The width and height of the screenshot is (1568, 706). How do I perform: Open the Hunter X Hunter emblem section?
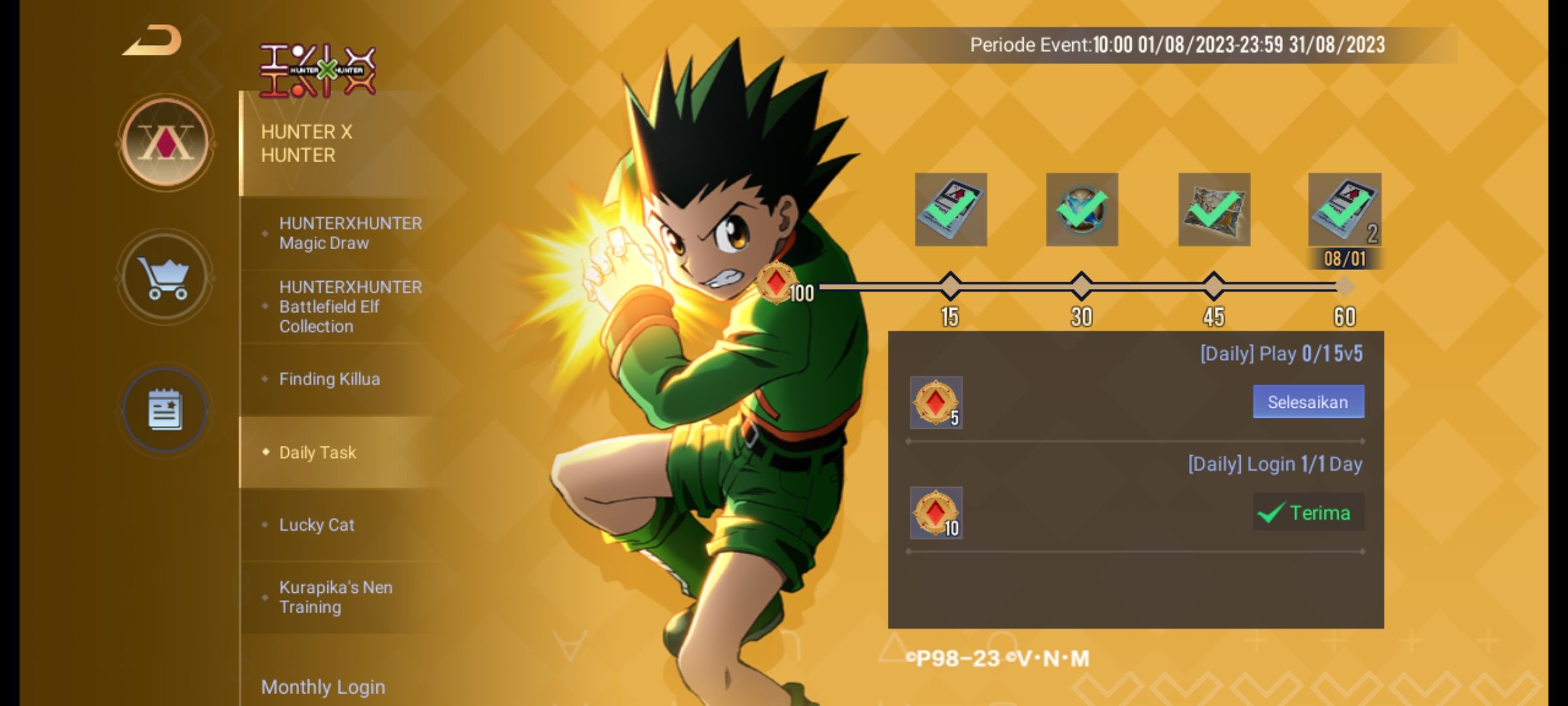(x=166, y=143)
